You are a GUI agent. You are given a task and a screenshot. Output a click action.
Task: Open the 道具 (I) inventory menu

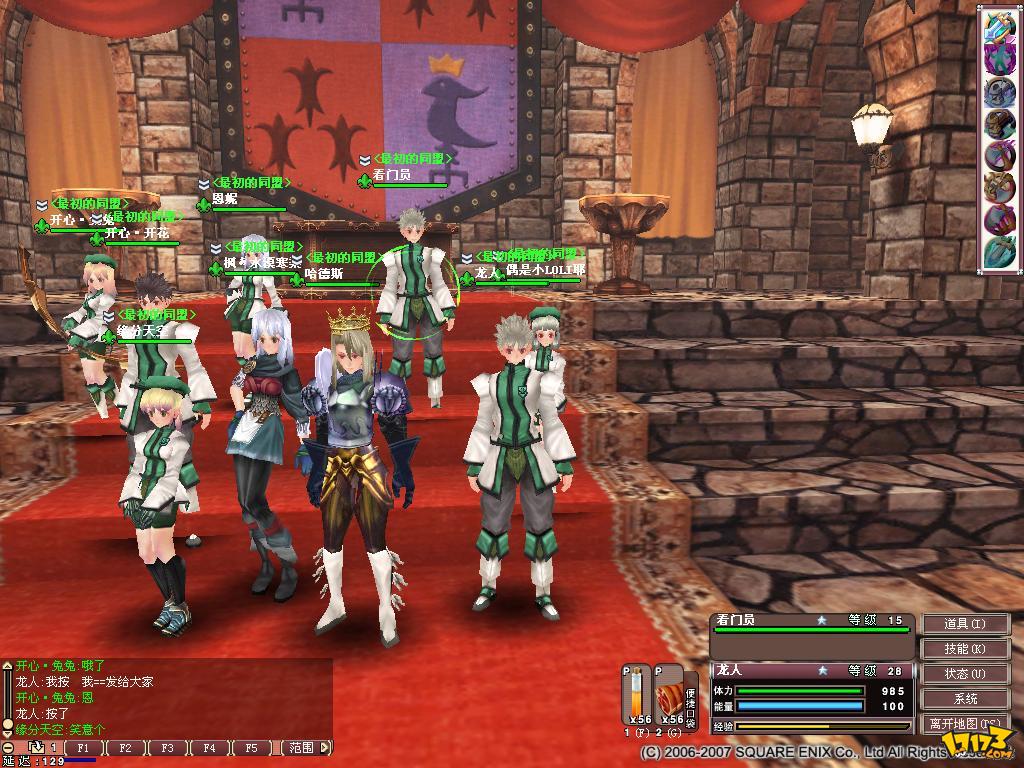tap(965, 624)
